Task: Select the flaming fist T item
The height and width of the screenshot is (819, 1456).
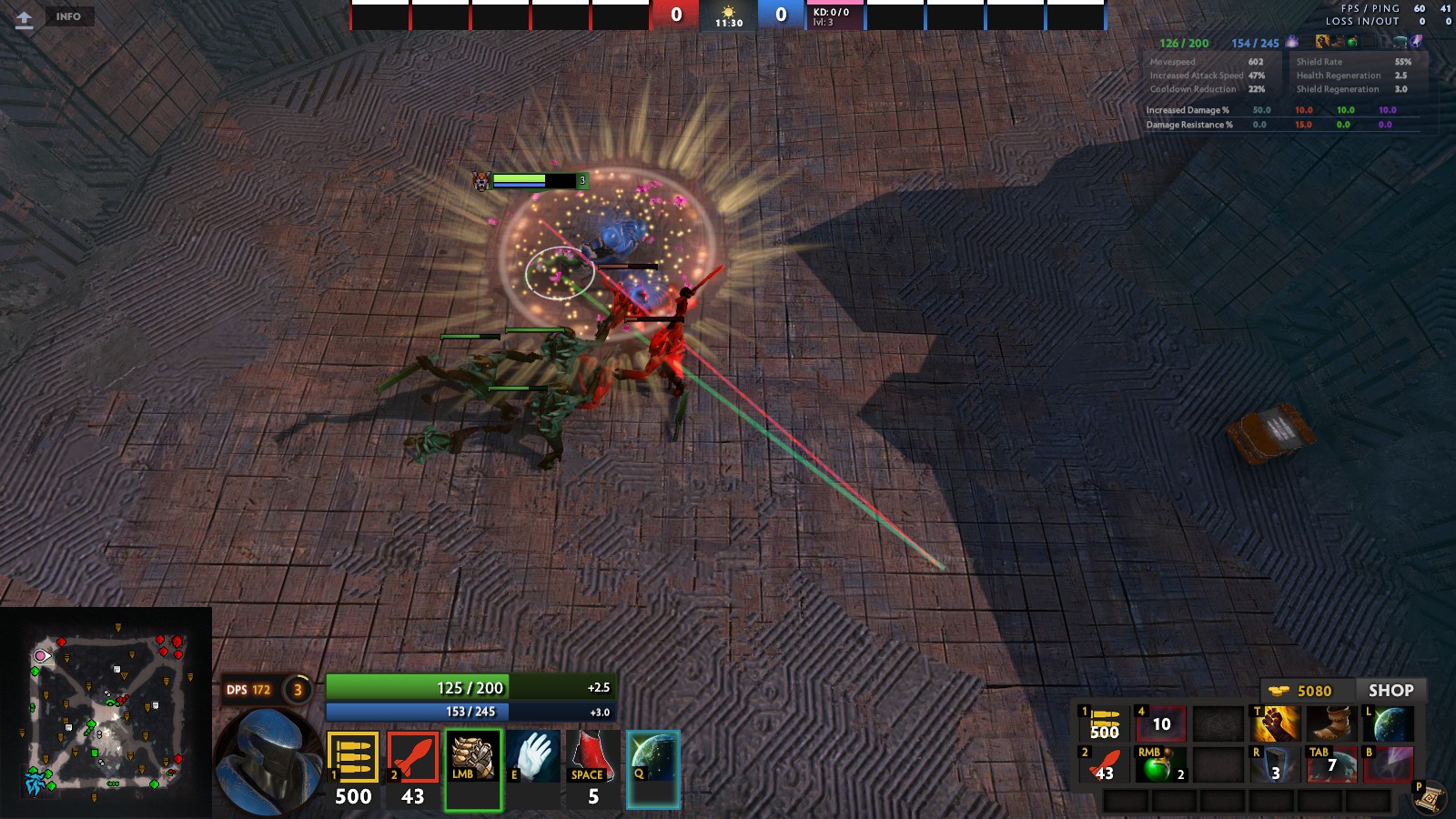Action: pos(1276,724)
